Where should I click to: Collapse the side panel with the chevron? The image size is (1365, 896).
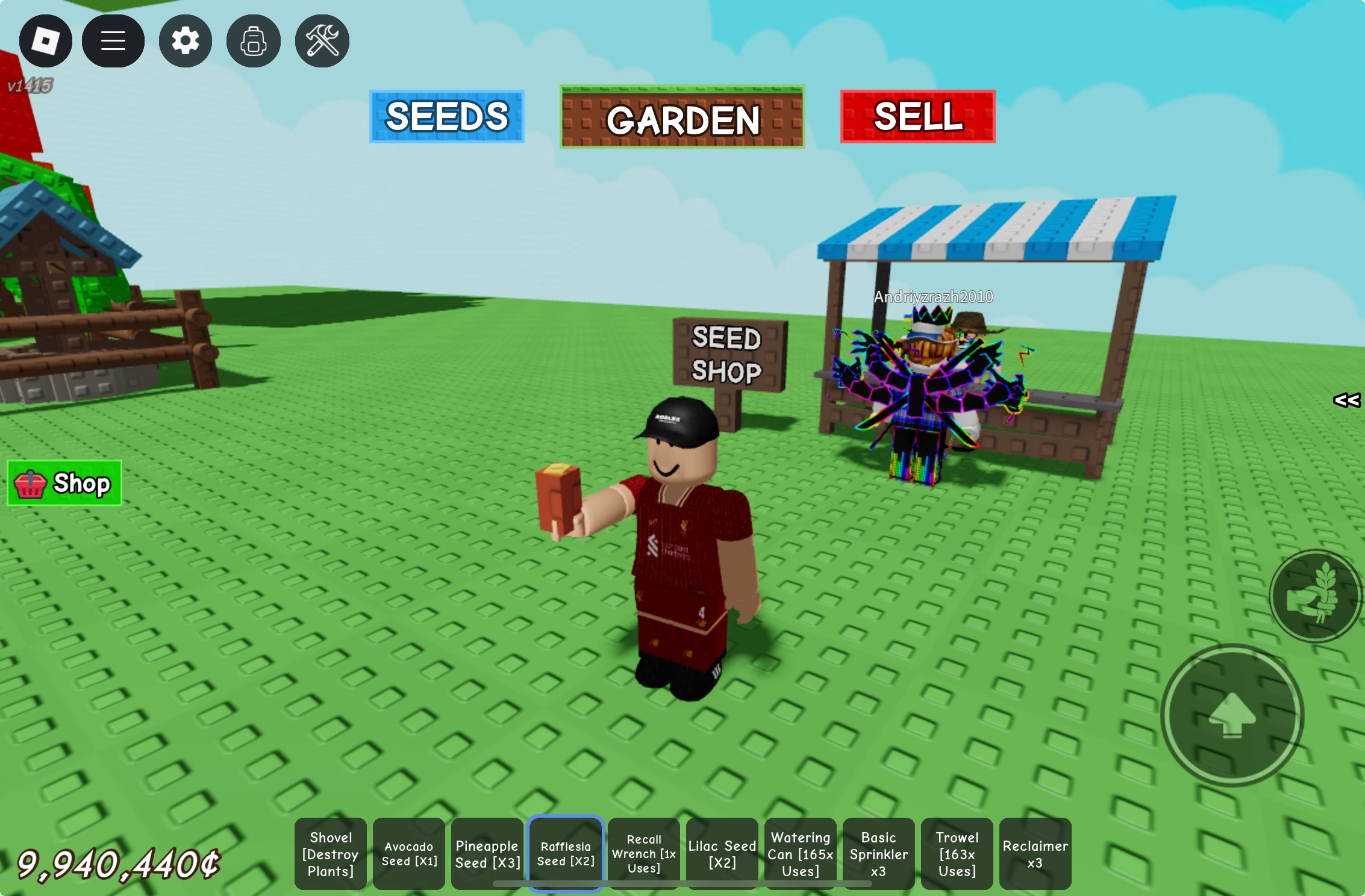(x=1348, y=400)
